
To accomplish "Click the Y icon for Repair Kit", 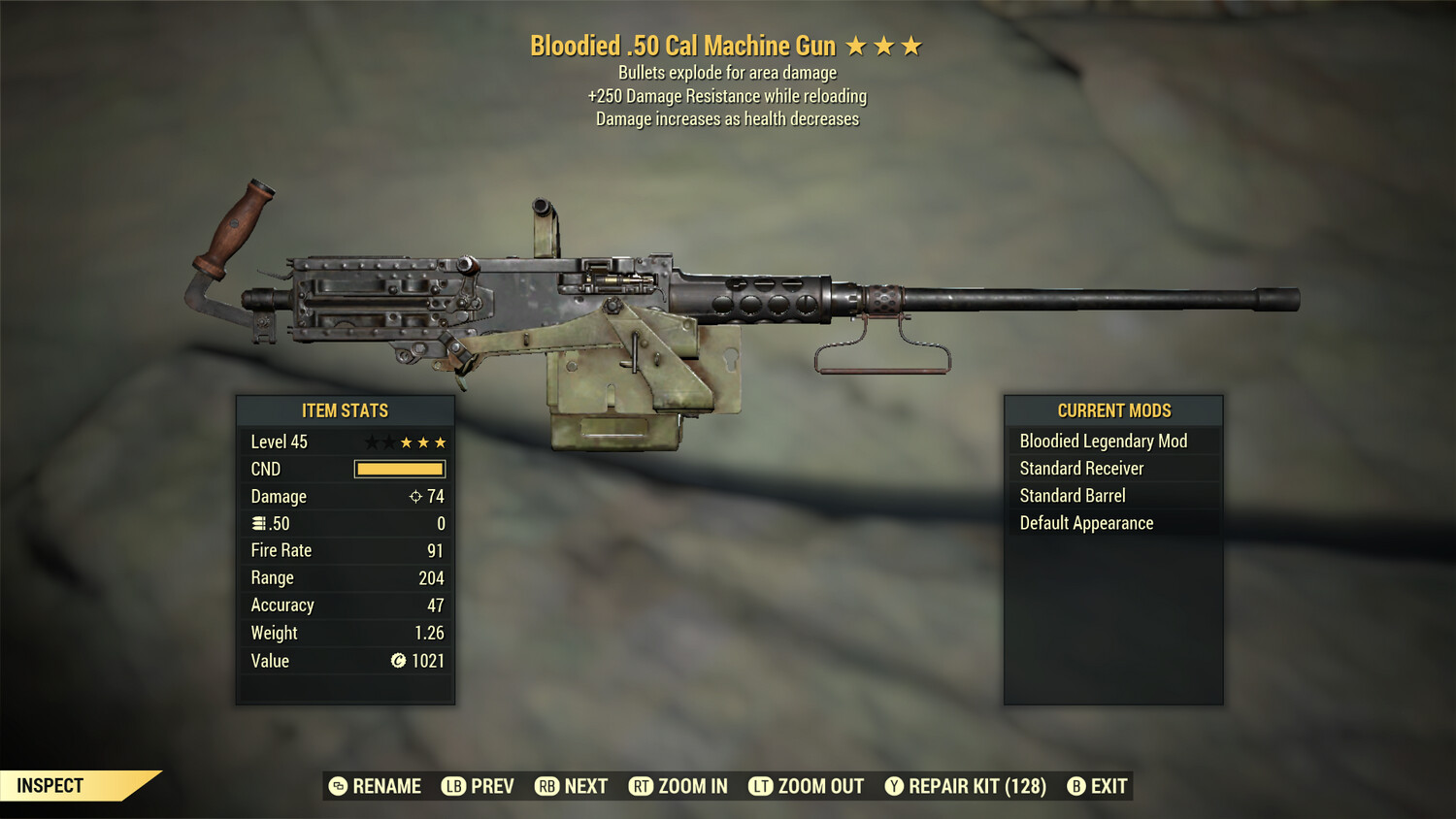I will [893, 786].
